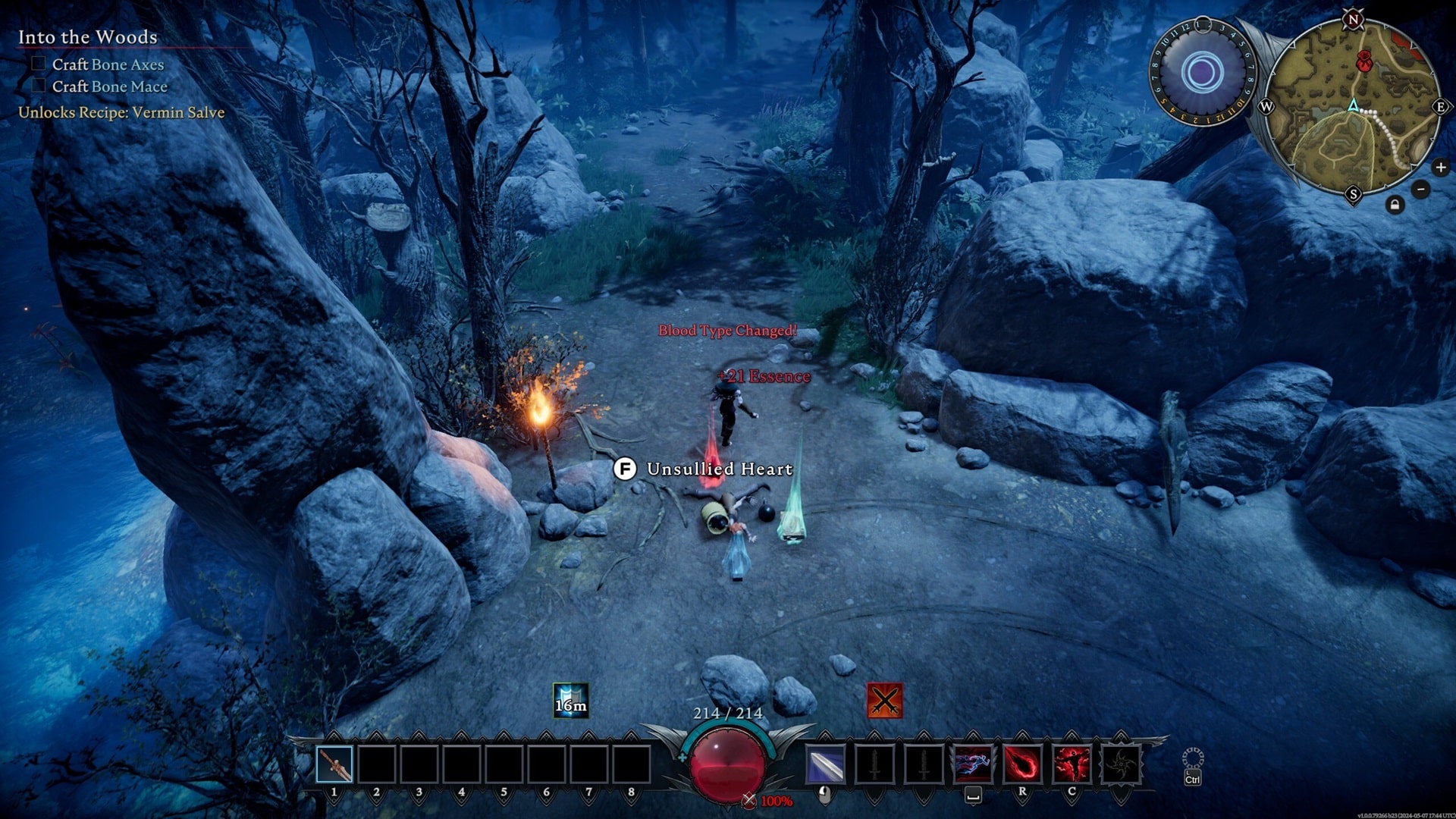Zoom in the minimap with the plus button

(1440, 168)
